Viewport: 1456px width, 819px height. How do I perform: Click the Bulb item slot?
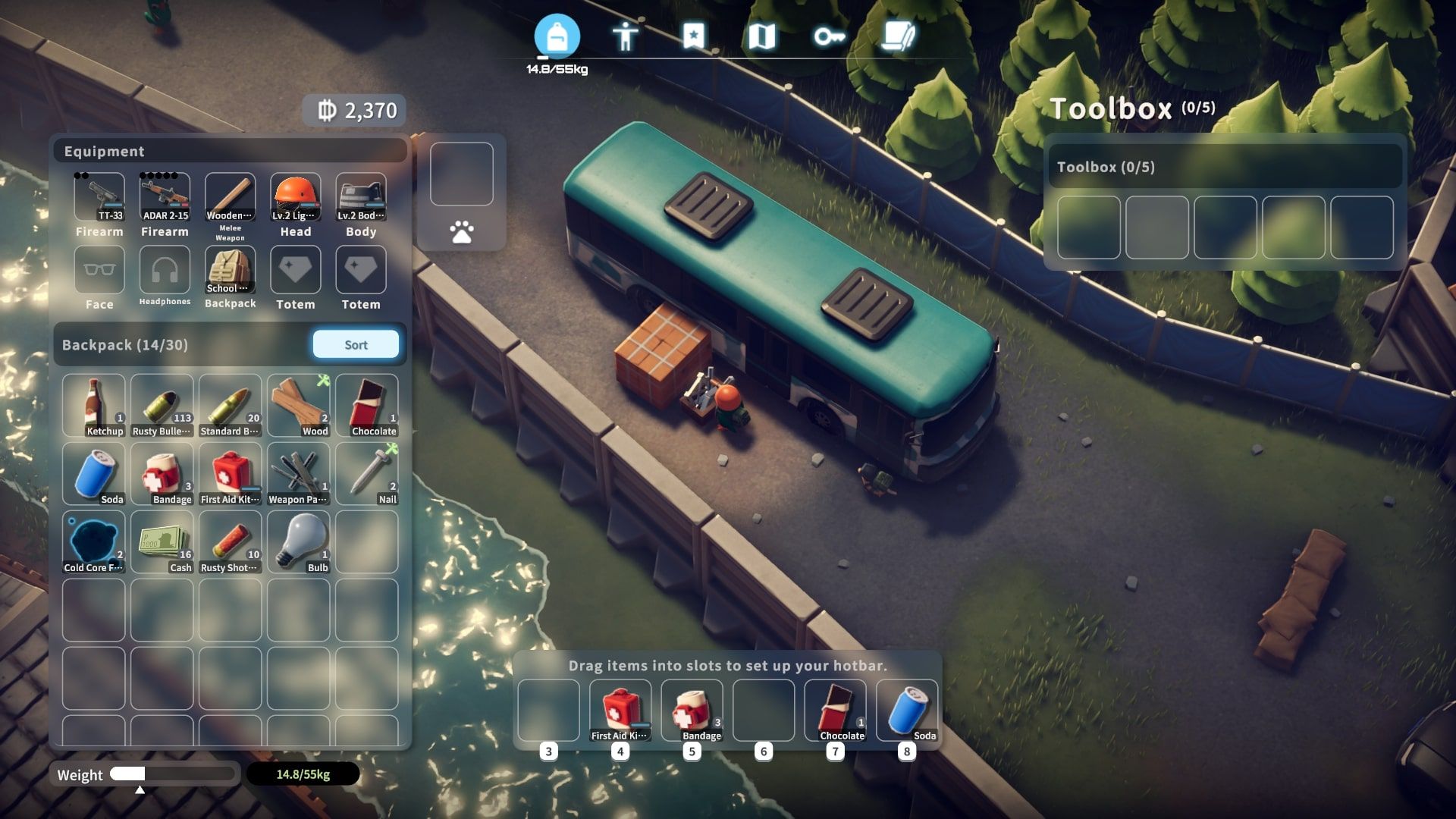click(x=299, y=542)
